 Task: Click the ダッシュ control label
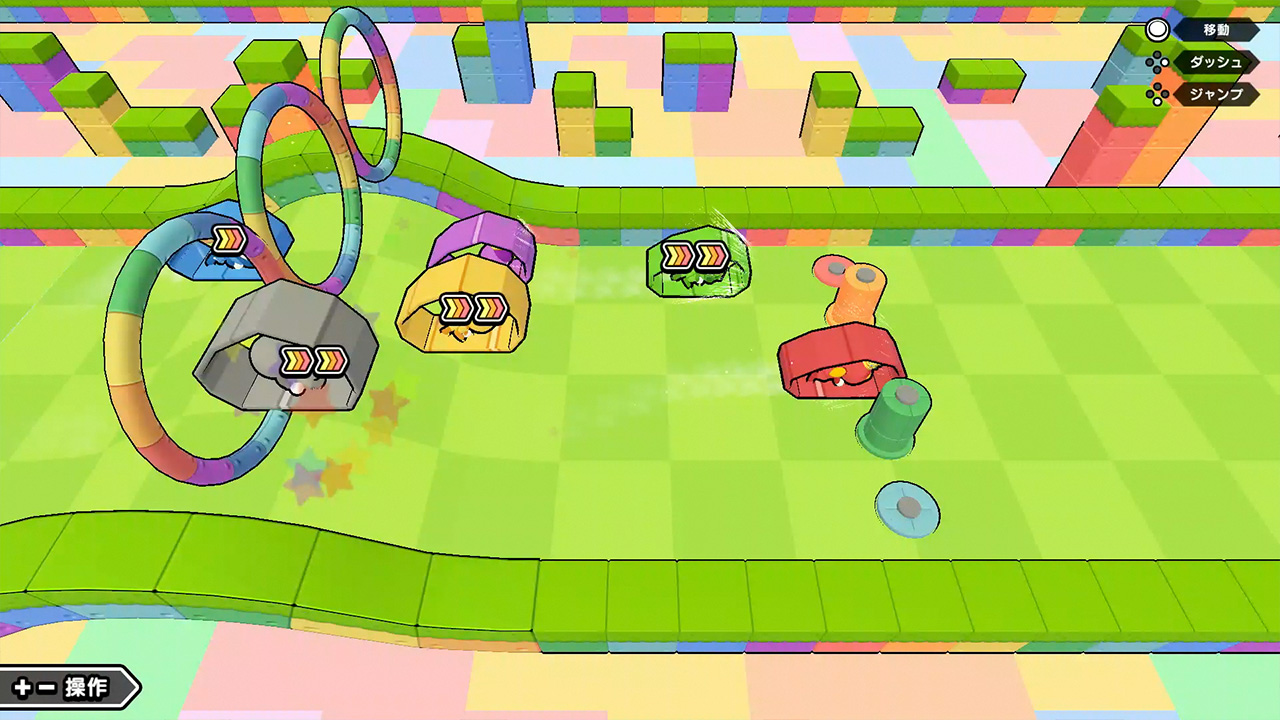click(x=1218, y=63)
